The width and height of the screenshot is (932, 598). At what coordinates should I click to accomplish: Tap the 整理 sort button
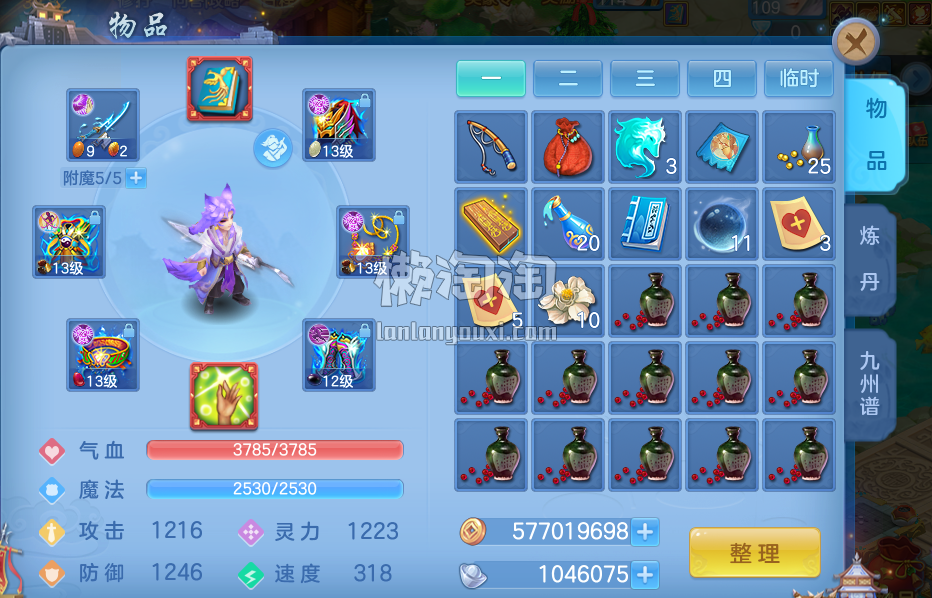pos(754,553)
